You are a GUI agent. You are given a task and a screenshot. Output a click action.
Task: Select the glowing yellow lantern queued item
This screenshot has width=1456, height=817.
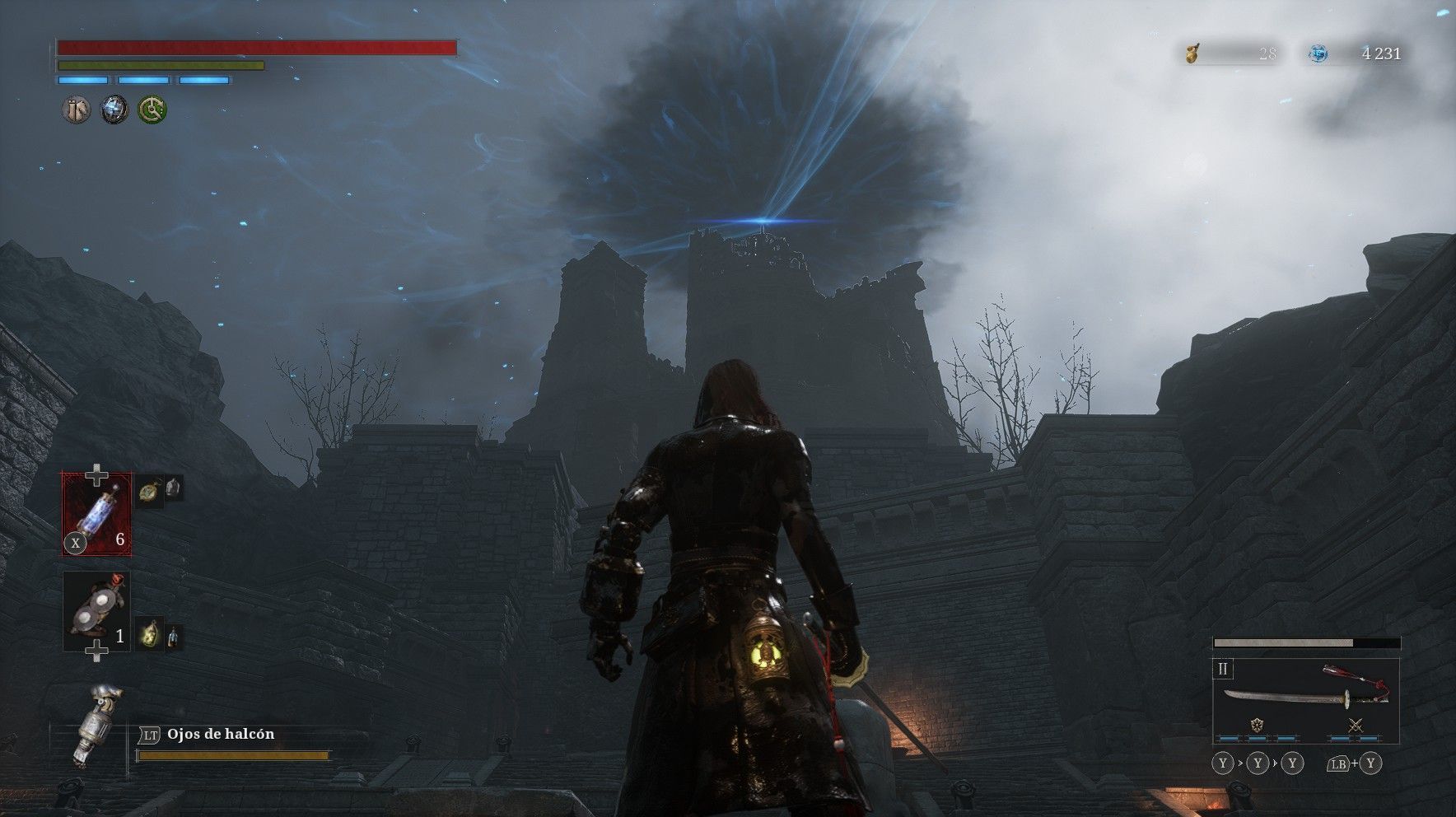pos(148,633)
